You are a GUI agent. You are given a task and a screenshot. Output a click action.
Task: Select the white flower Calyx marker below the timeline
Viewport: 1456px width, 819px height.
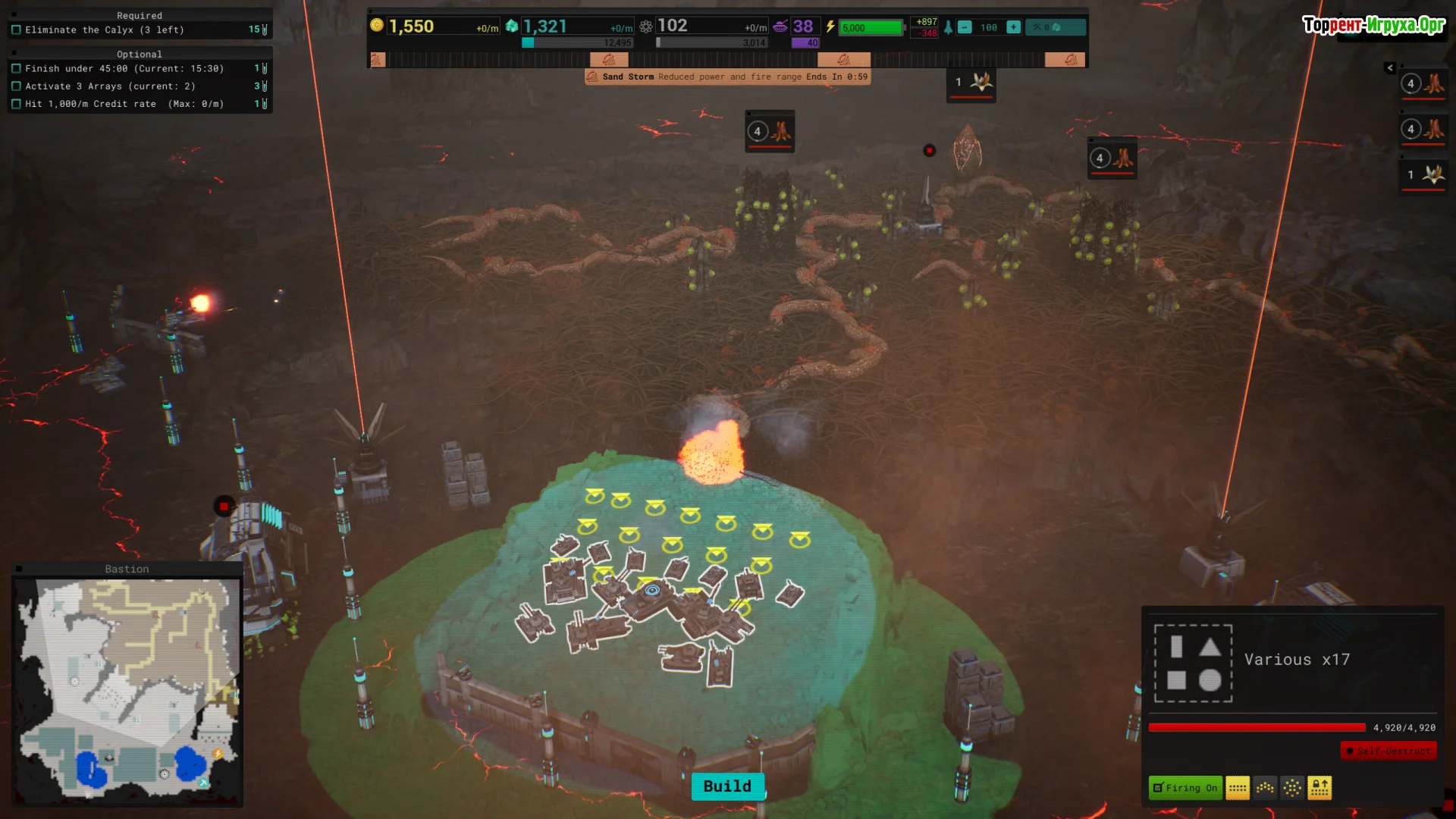971,83
